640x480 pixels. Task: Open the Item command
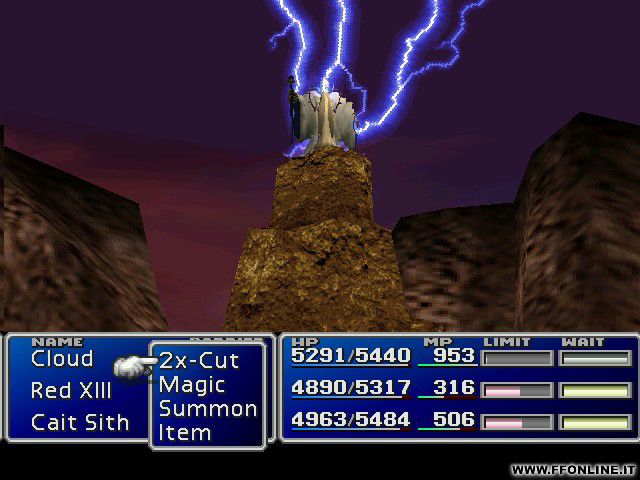(185, 433)
